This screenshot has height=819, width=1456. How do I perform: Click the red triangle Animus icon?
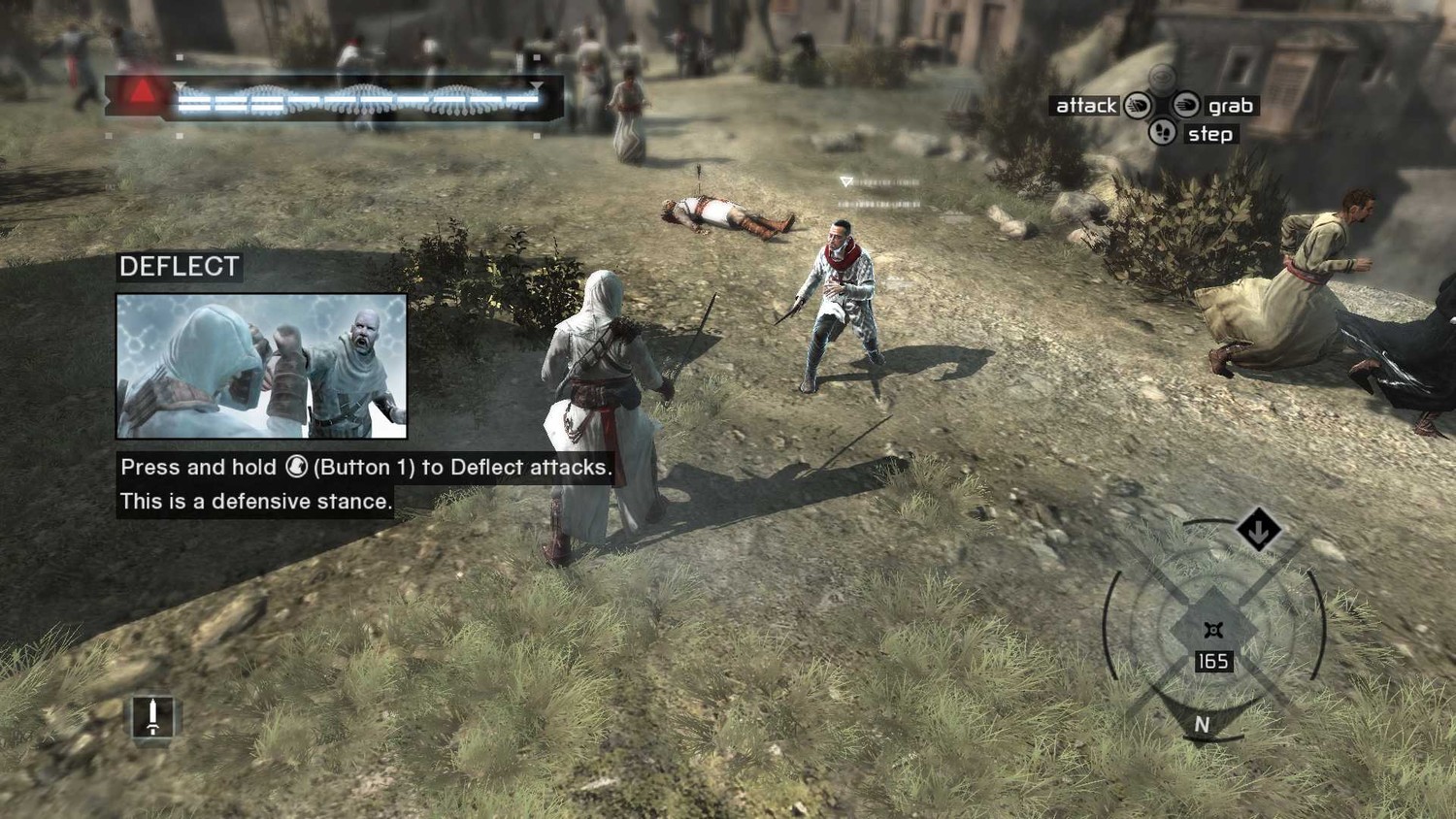(x=142, y=93)
